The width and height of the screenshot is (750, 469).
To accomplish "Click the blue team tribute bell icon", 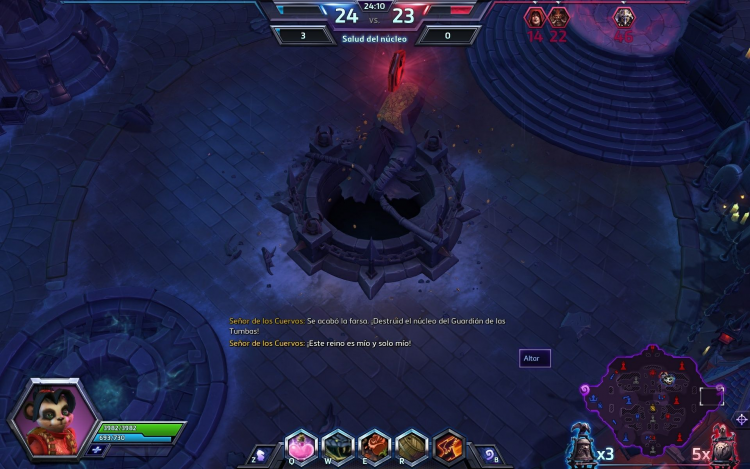I will click(x=580, y=442).
